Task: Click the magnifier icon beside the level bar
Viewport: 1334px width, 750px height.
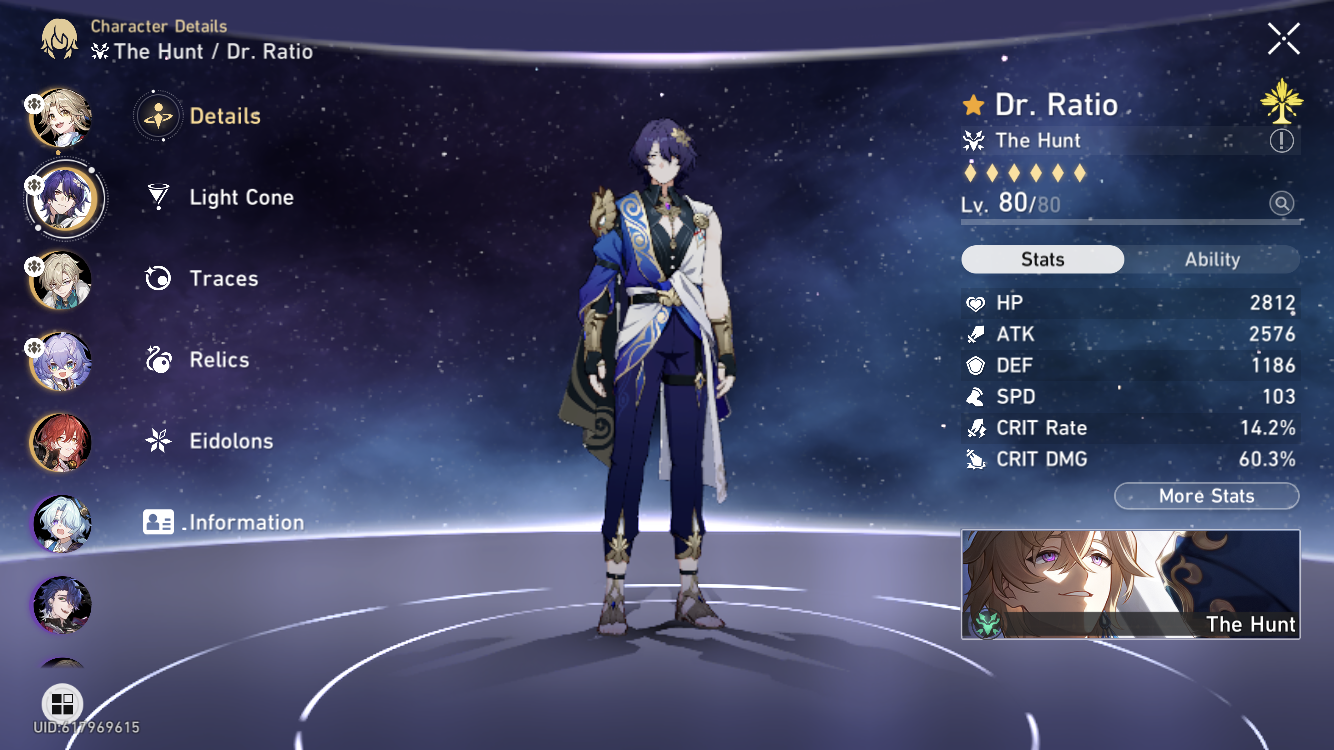Action: (x=1280, y=203)
